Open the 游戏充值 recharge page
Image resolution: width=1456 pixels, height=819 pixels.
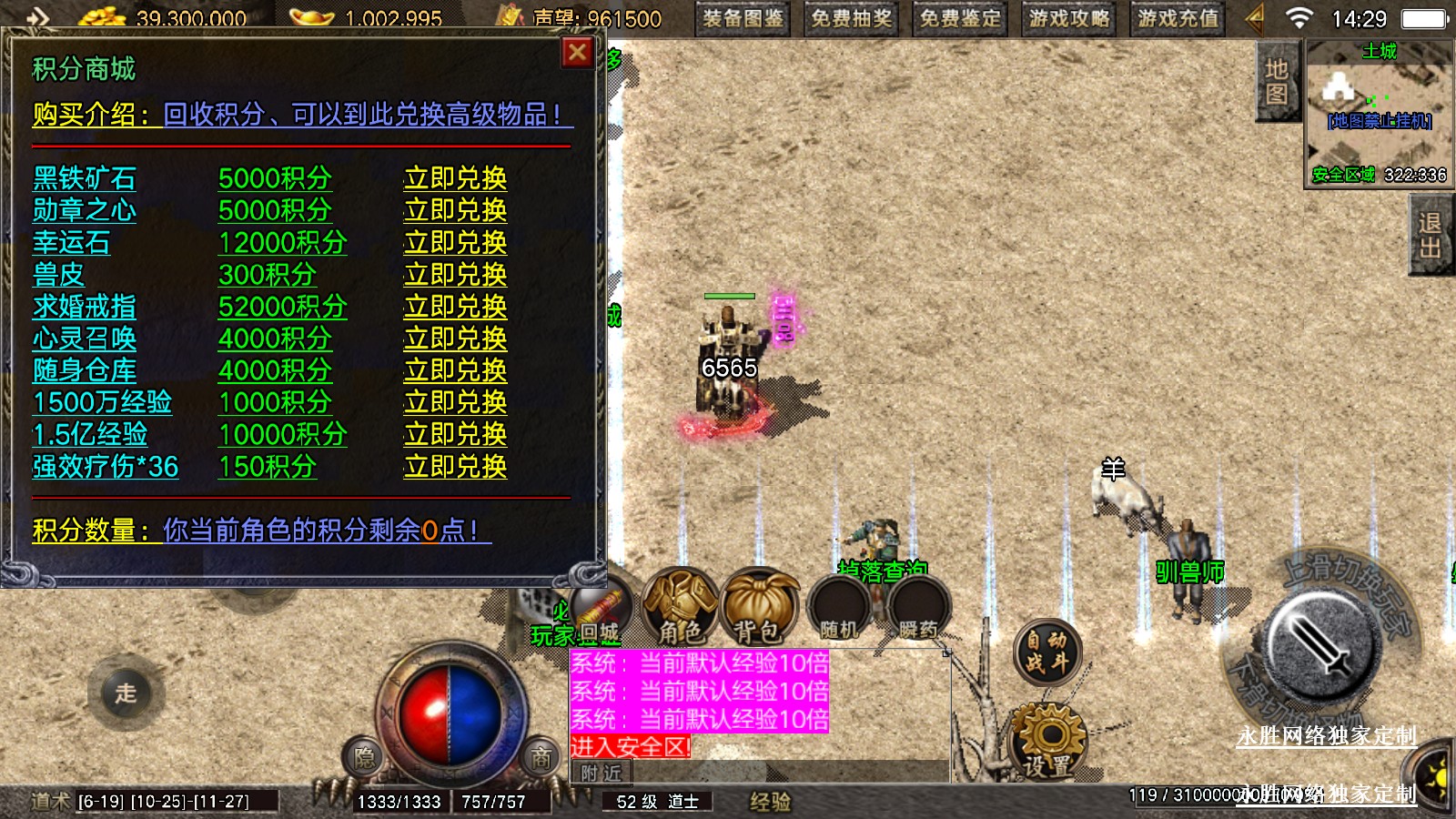tap(1178, 18)
